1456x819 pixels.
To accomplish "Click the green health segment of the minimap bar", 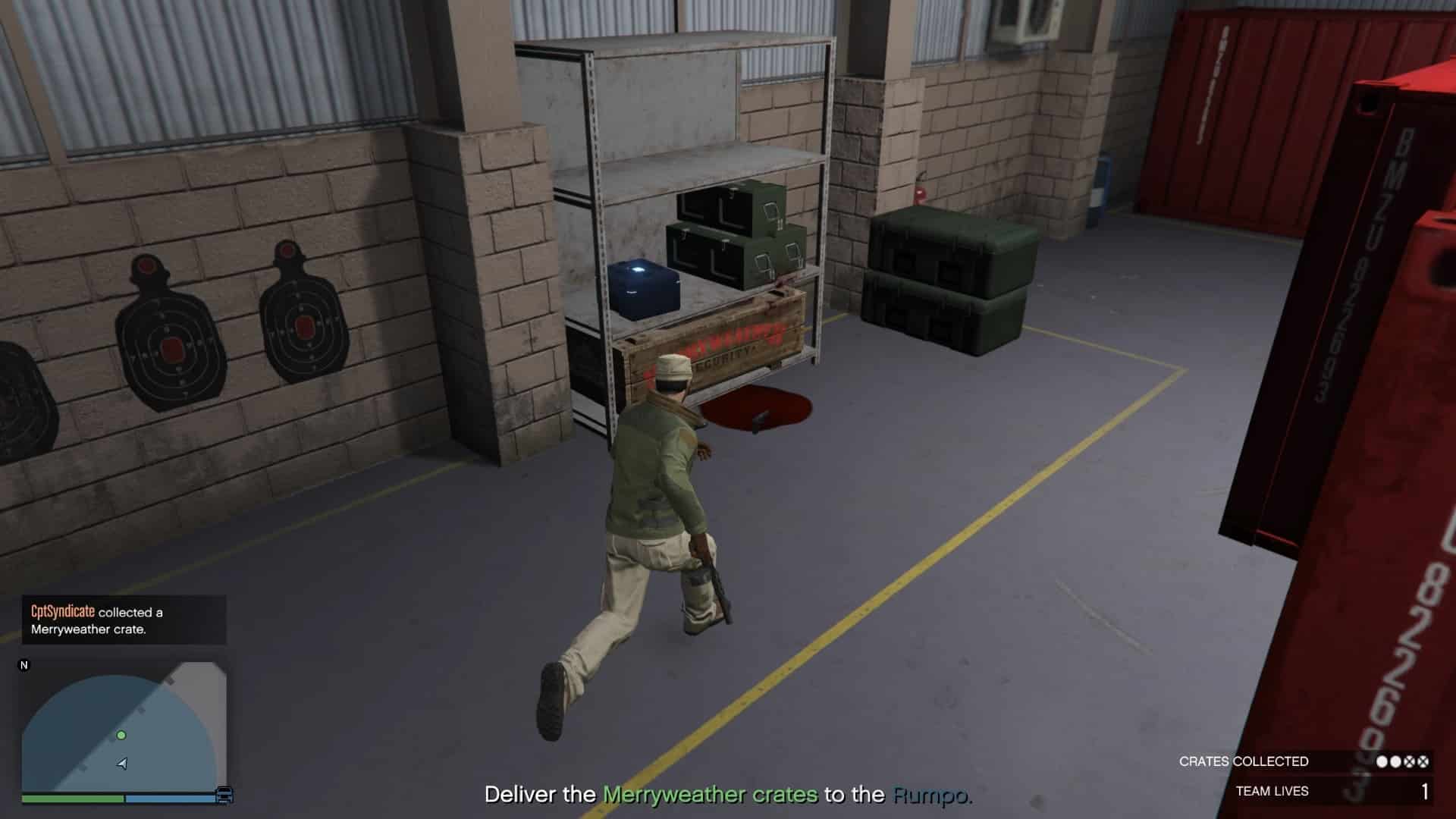I will tap(72, 798).
